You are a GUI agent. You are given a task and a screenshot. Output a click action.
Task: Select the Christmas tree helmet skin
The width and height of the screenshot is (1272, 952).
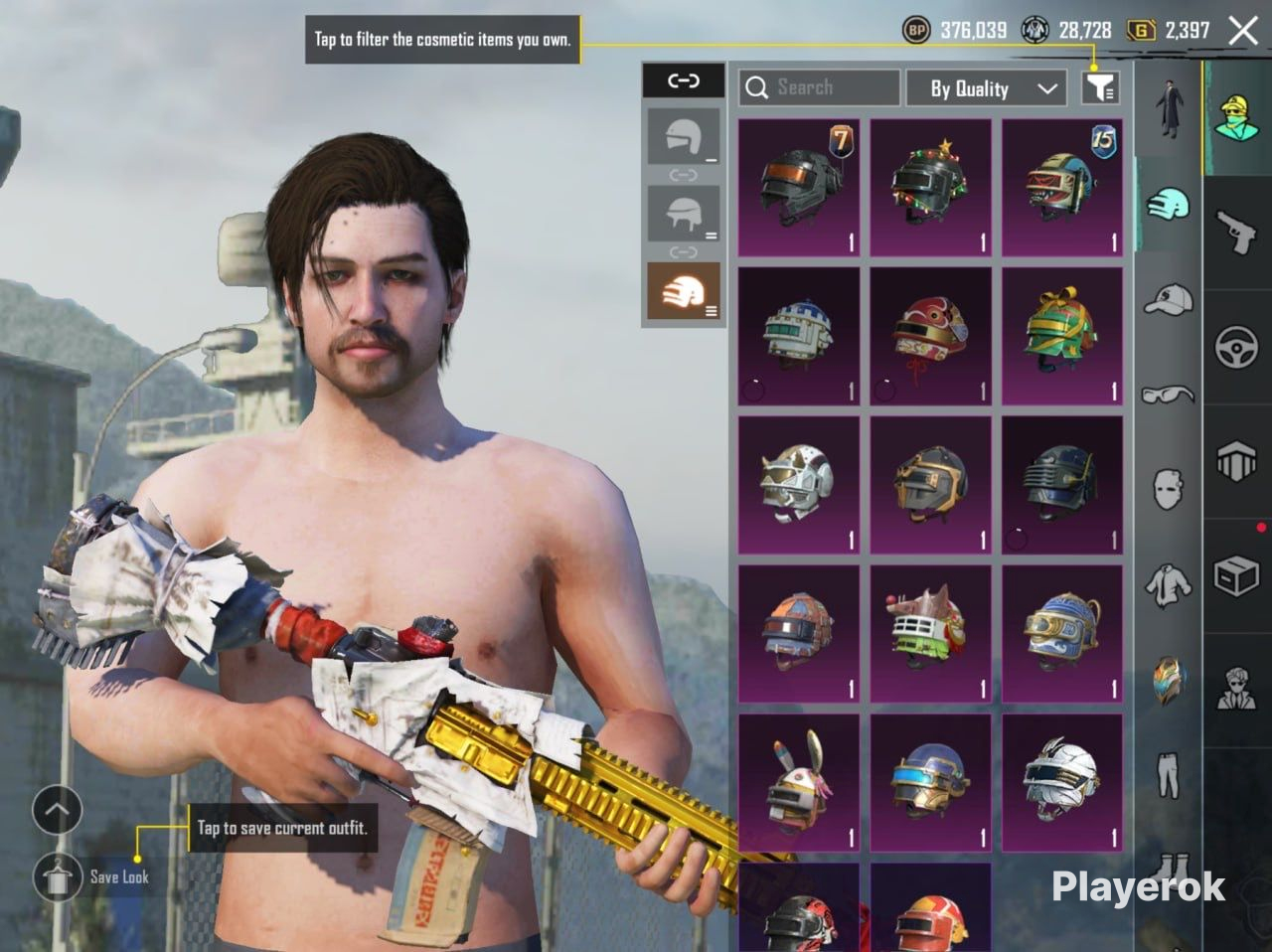[930, 187]
